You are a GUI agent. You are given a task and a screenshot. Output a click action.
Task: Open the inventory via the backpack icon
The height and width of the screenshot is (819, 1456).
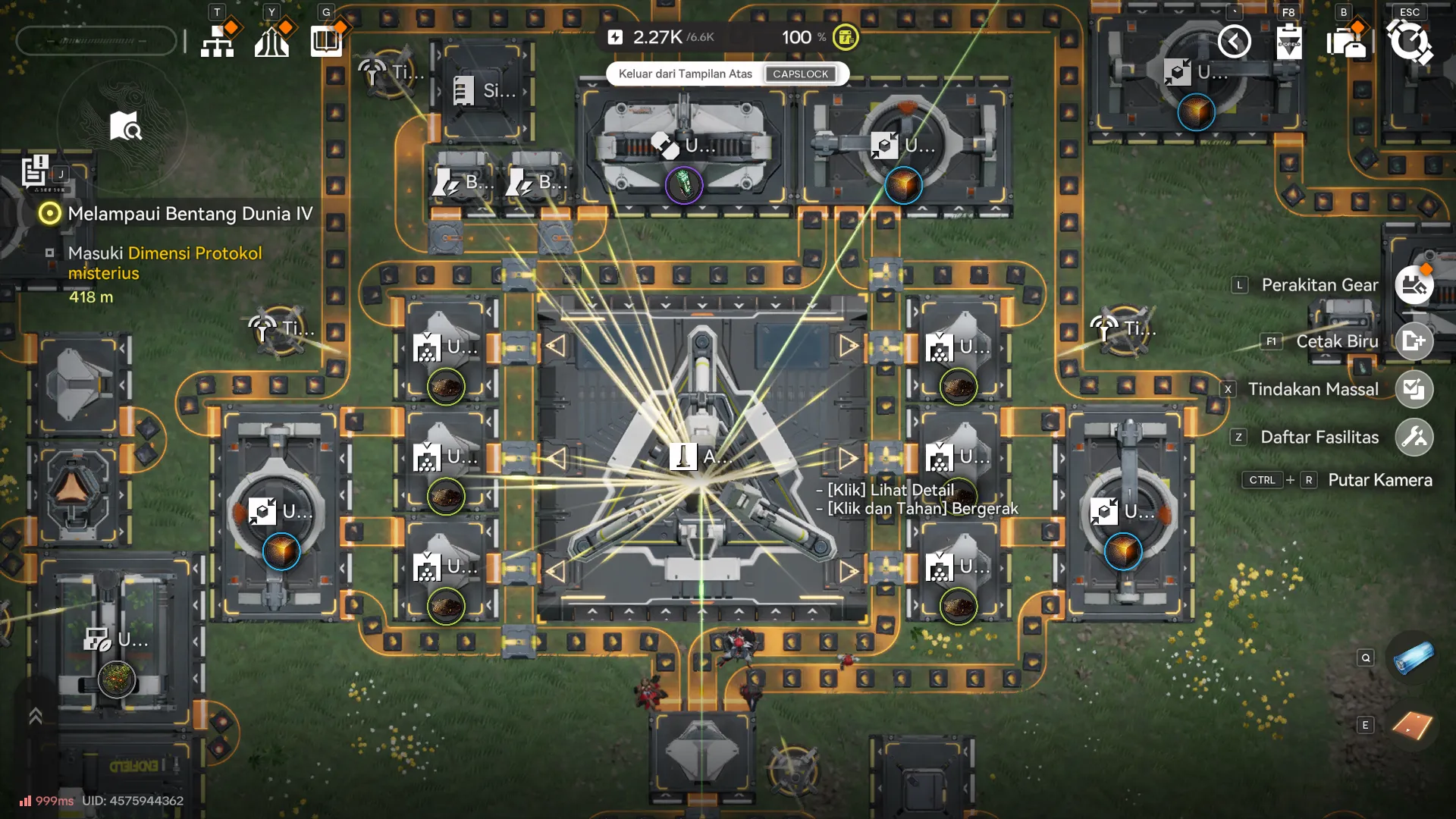1349,42
